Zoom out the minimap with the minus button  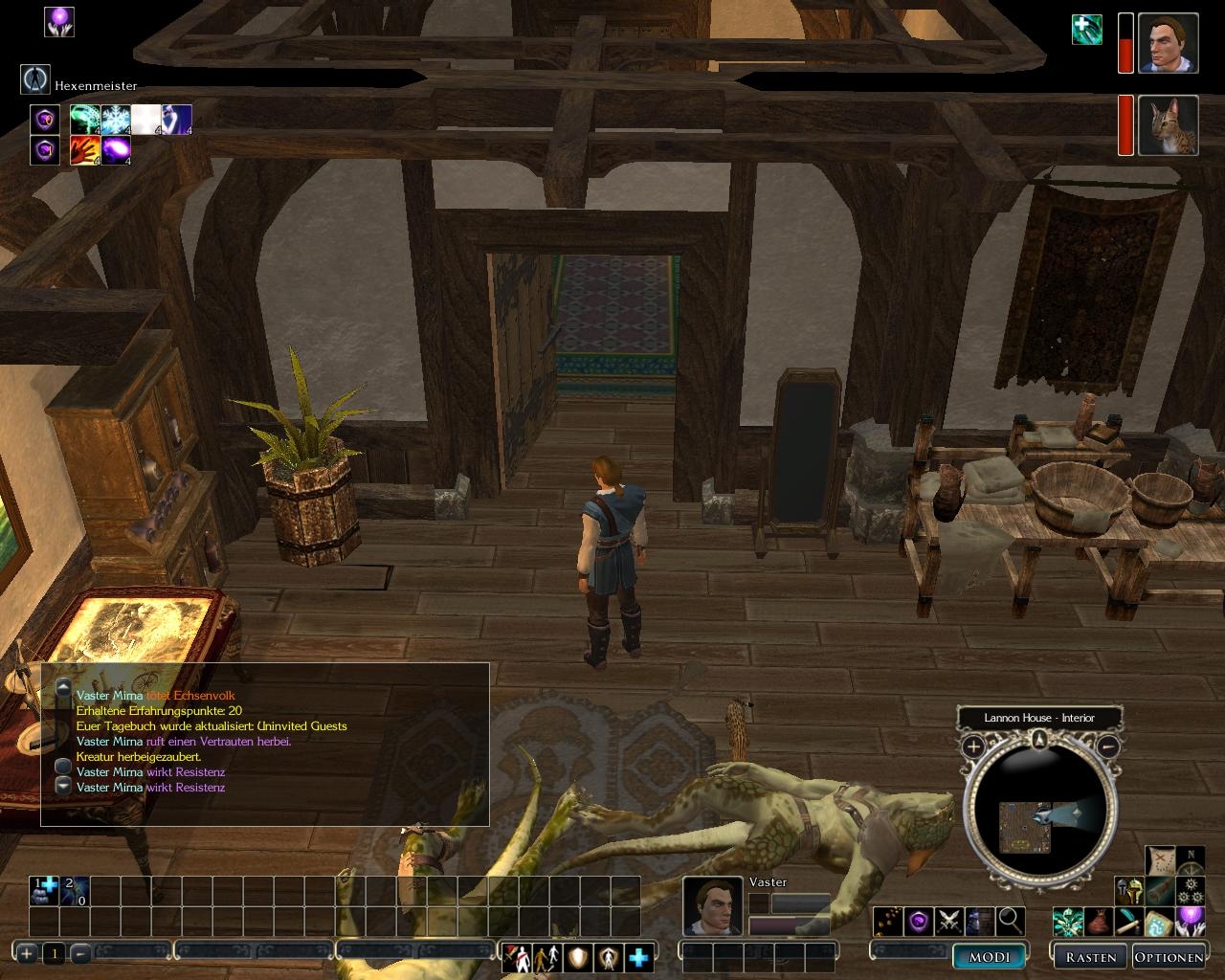[x=1108, y=746]
